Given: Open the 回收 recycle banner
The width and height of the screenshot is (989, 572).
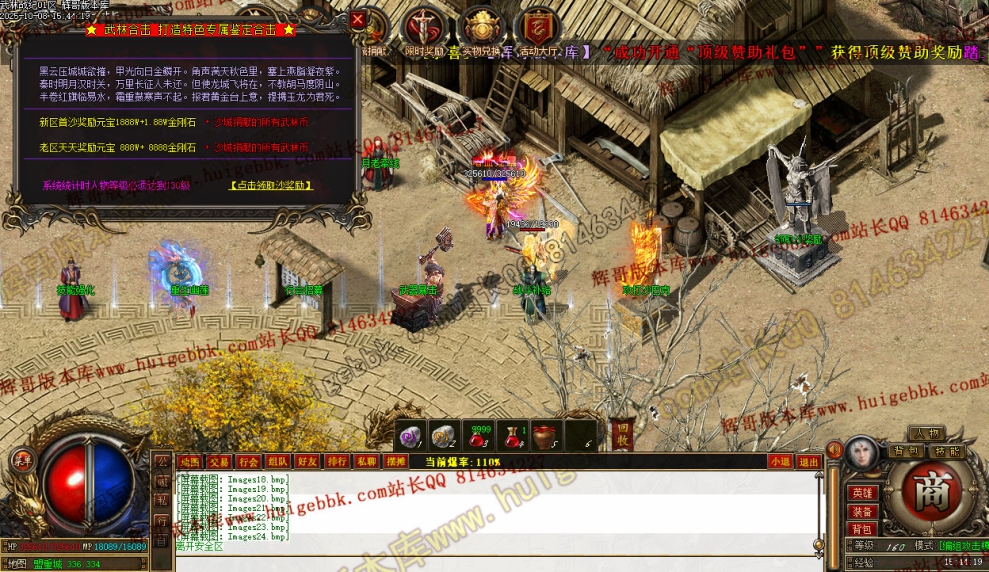Looking at the screenshot, I should (x=622, y=431).
